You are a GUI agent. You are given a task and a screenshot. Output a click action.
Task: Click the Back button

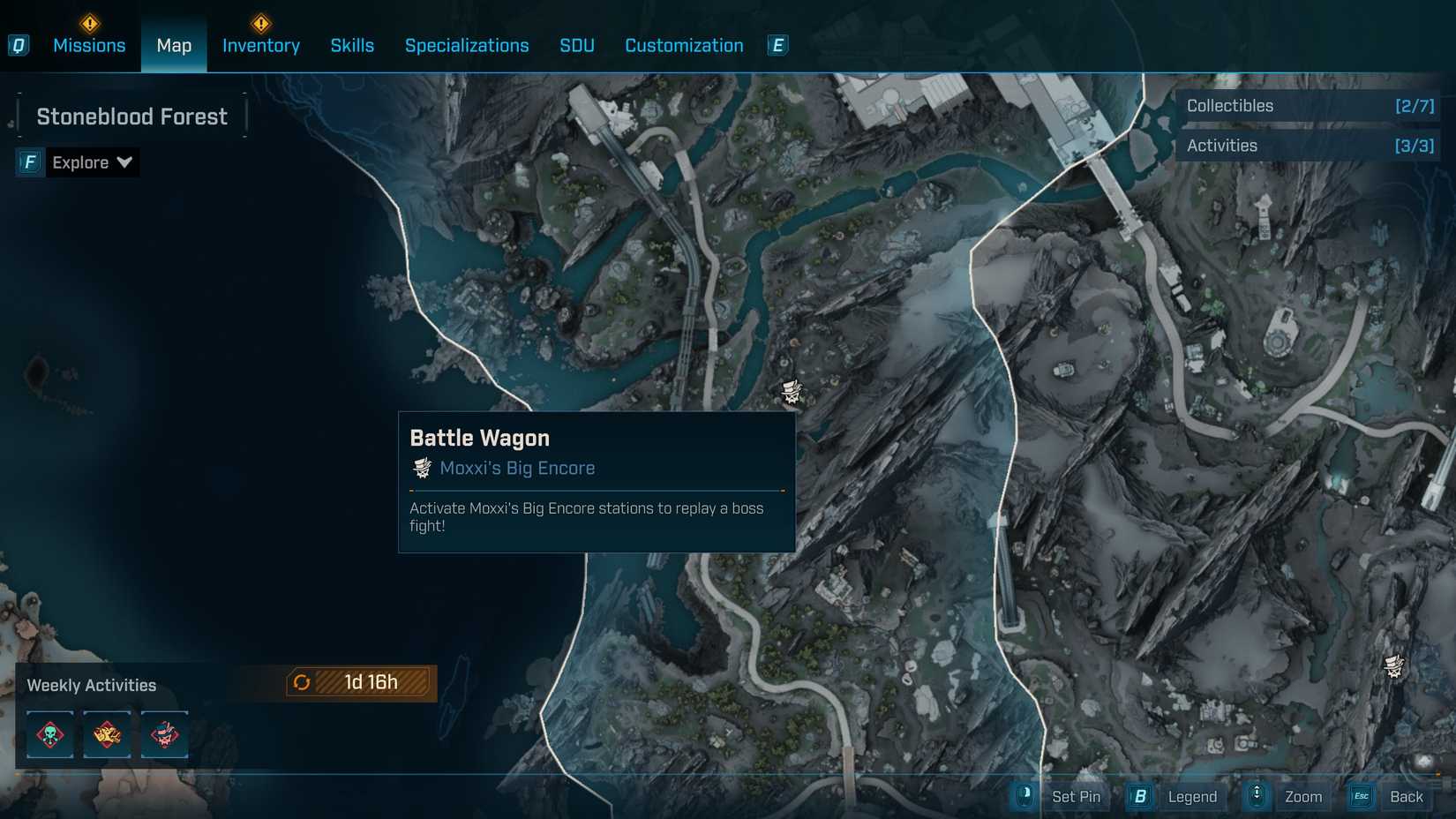pos(1405,797)
